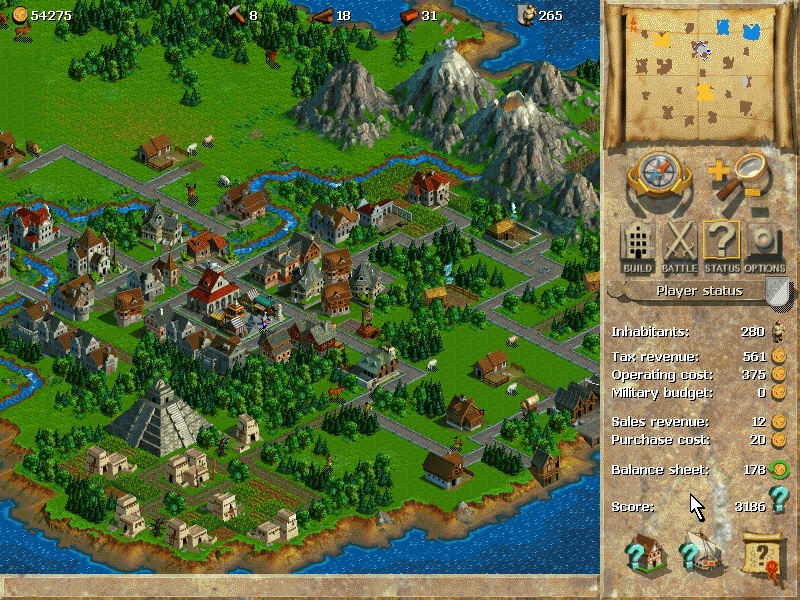The width and height of the screenshot is (800, 600).
Task: Click the player shield emblem
Action: click(x=778, y=291)
